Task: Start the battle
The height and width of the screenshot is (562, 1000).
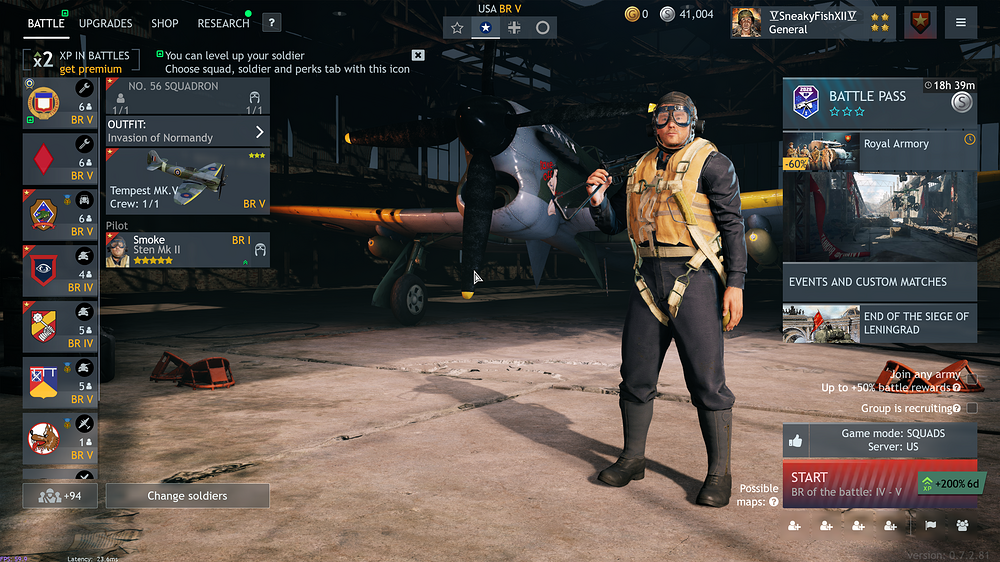Action: 850,484
